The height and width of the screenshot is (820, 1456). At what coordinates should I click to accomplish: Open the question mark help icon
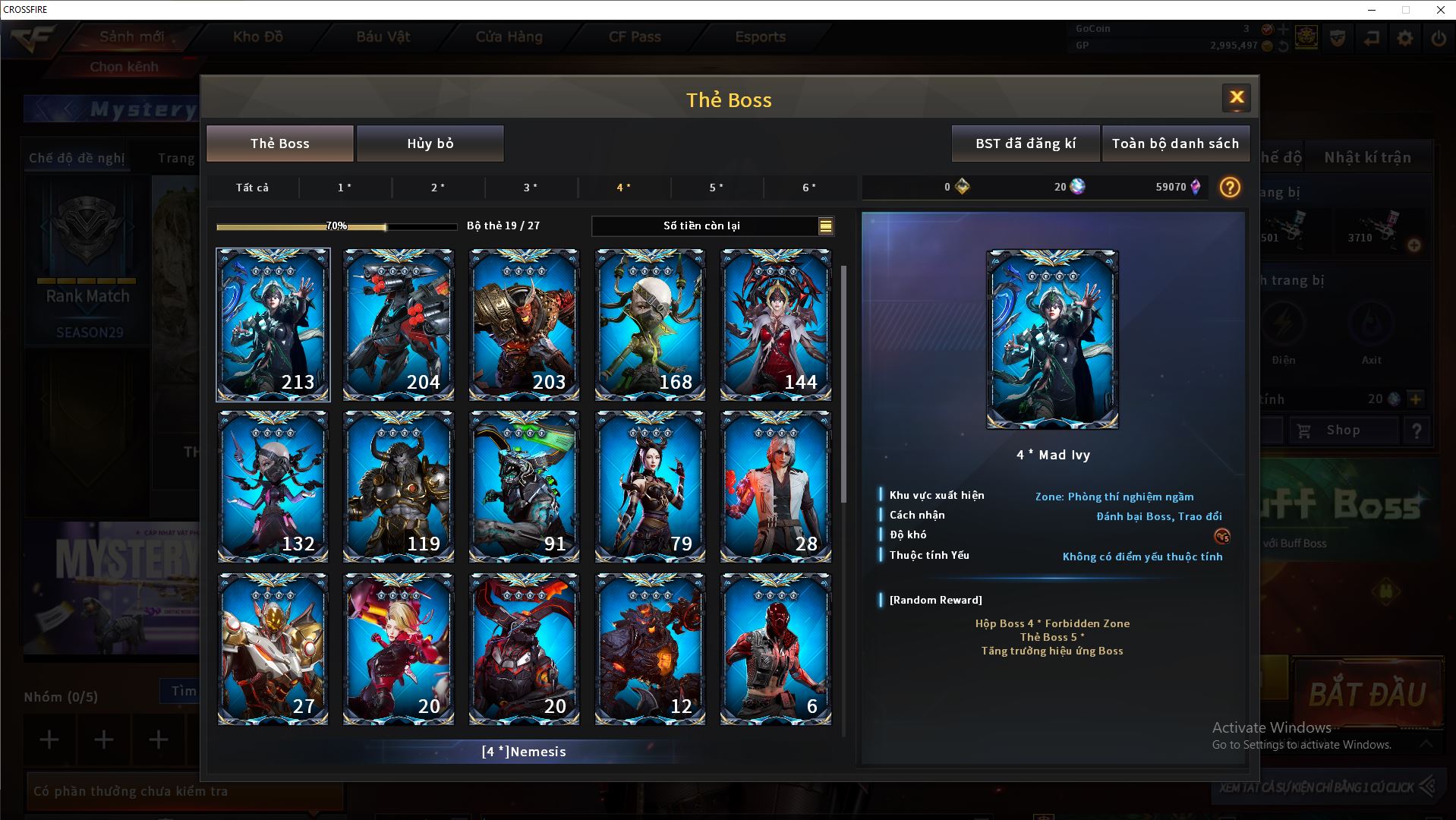coord(1230,188)
